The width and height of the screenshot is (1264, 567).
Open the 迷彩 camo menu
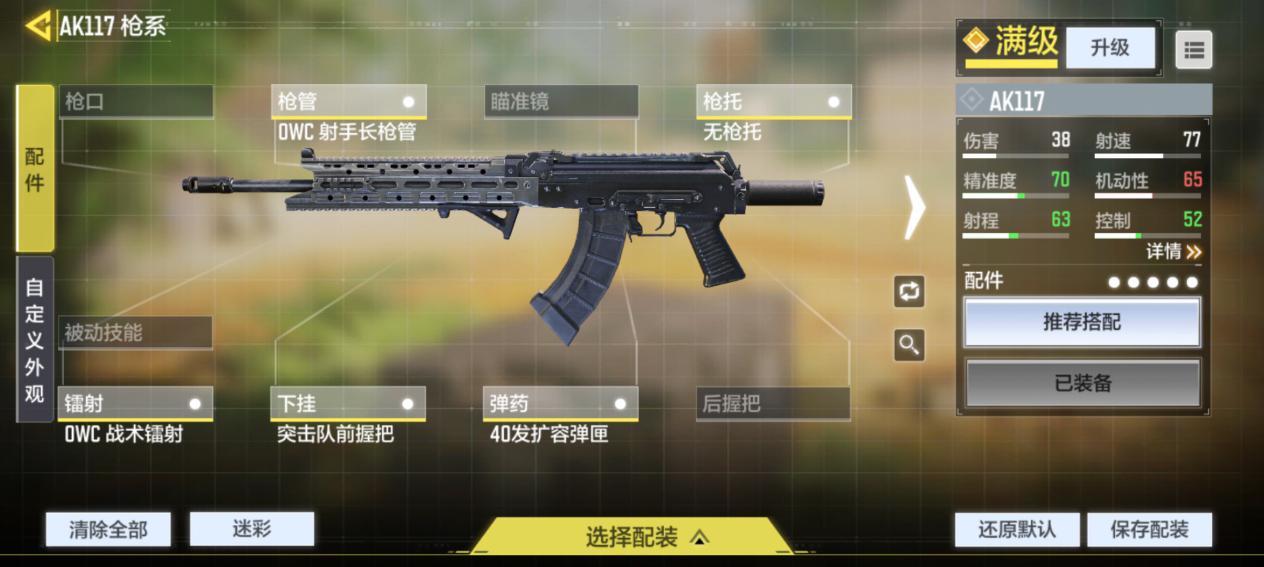tap(252, 529)
